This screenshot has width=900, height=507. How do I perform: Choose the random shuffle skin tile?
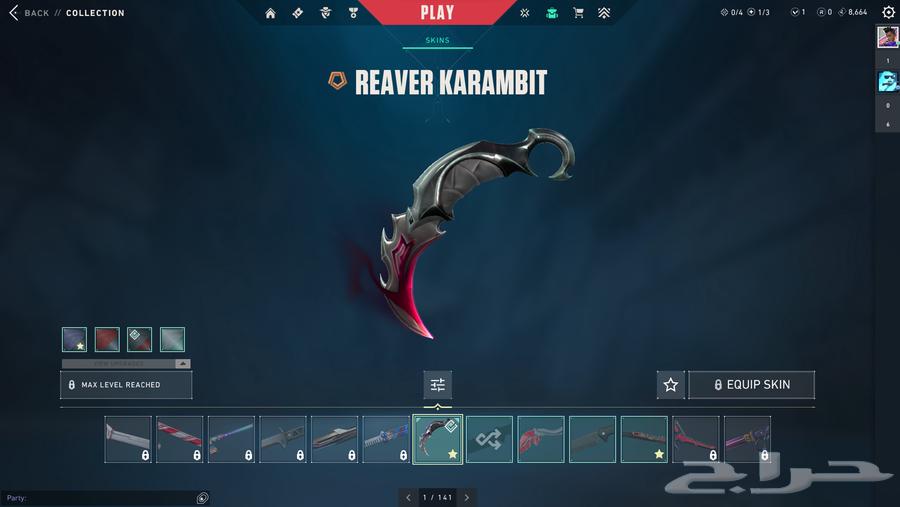pyautogui.click(x=489, y=439)
